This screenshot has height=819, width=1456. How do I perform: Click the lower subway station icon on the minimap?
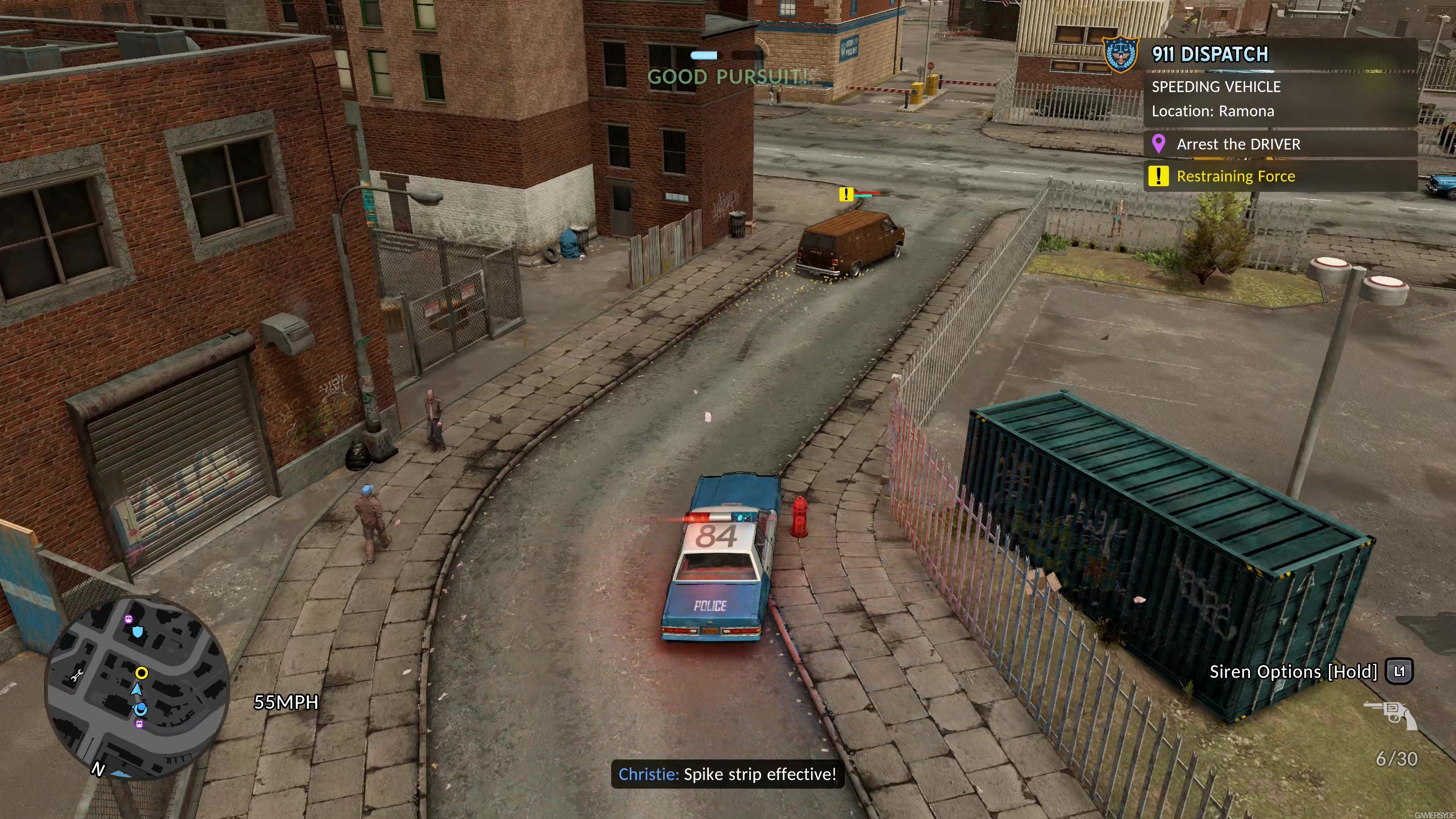click(x=139, y=725)
